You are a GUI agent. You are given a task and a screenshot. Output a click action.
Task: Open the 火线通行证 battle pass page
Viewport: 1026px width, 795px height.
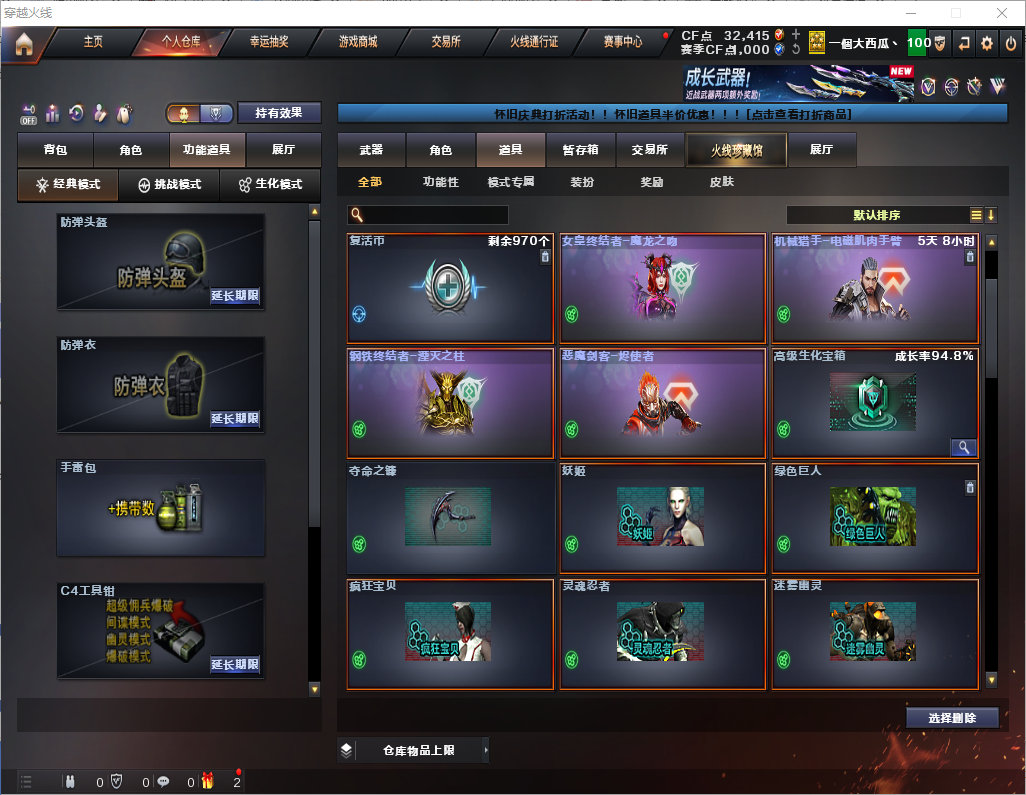(x=534, y=42)
